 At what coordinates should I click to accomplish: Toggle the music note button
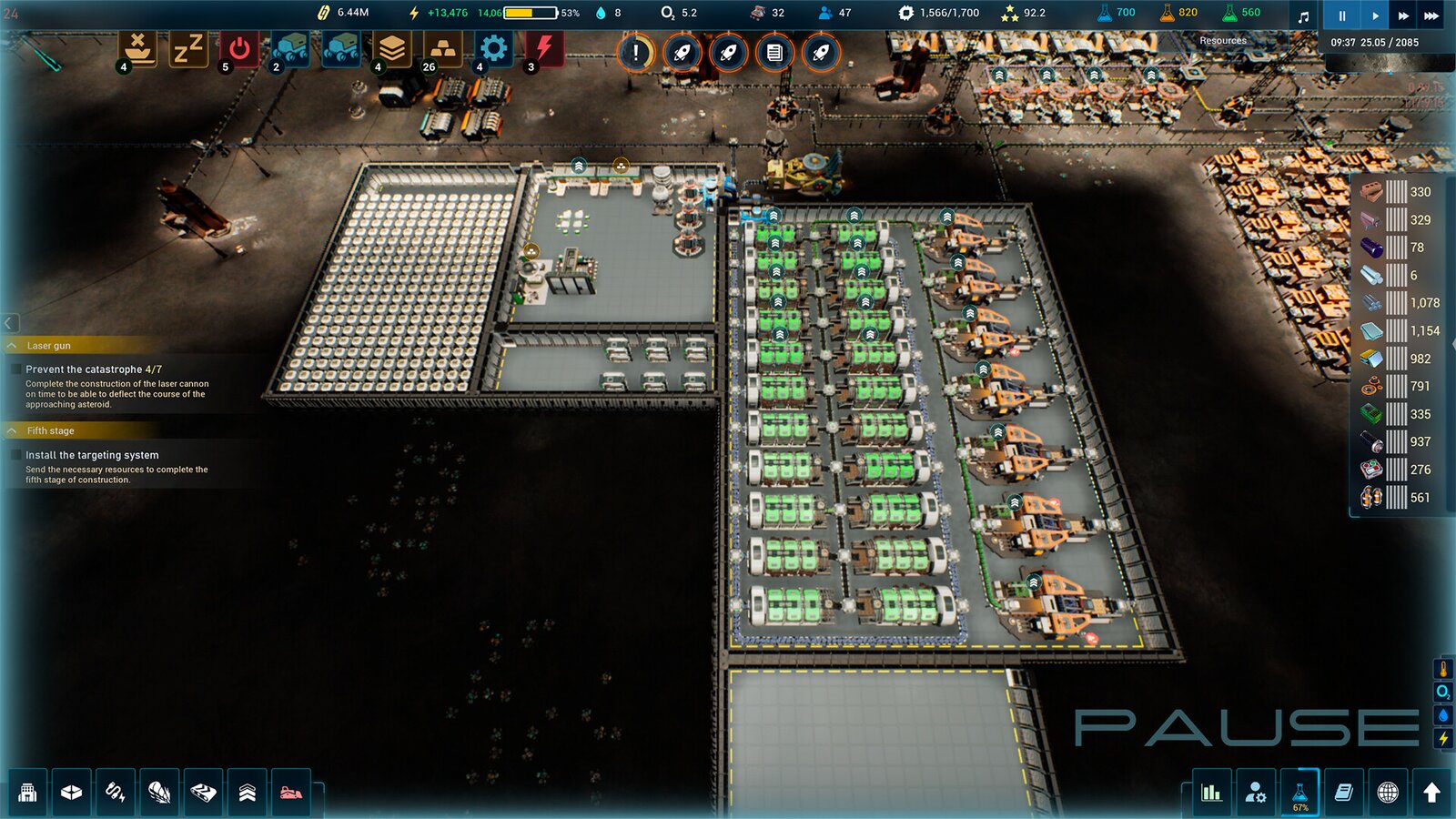pyautogui.click(x=1303, y=15)
